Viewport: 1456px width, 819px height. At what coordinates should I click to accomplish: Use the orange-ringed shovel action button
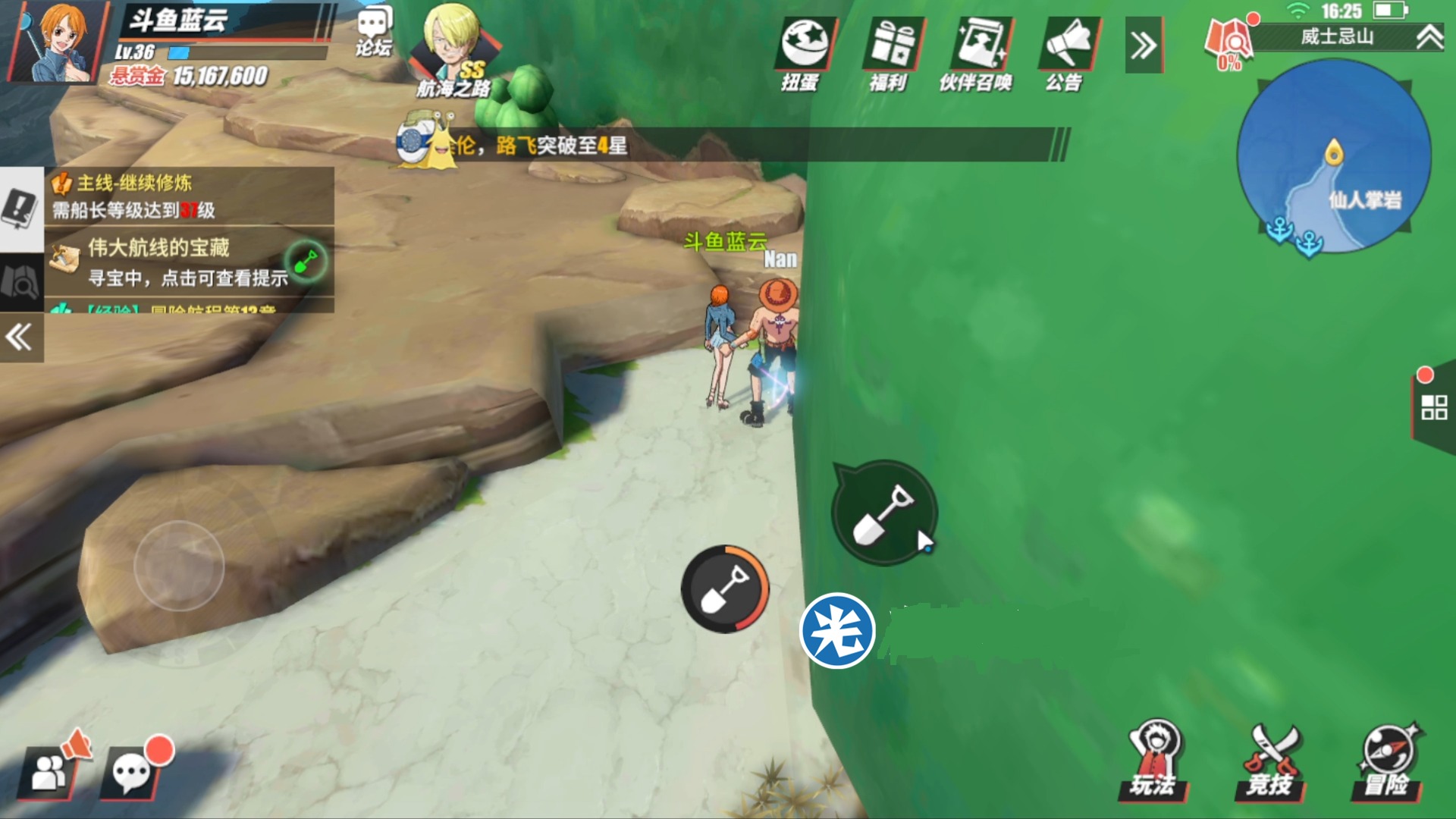(725, 589)
